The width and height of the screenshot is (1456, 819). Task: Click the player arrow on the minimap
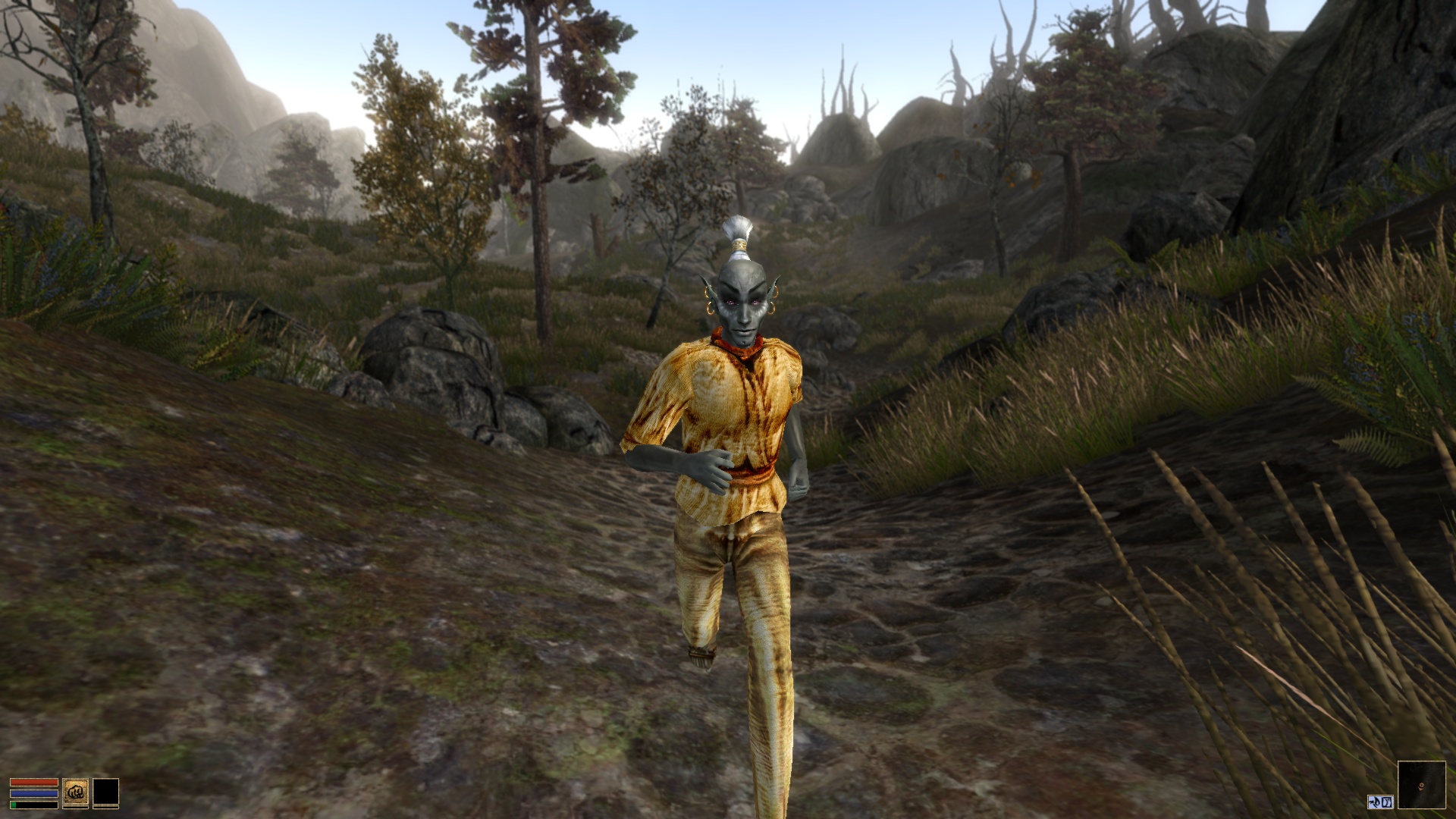[1421, 787]
